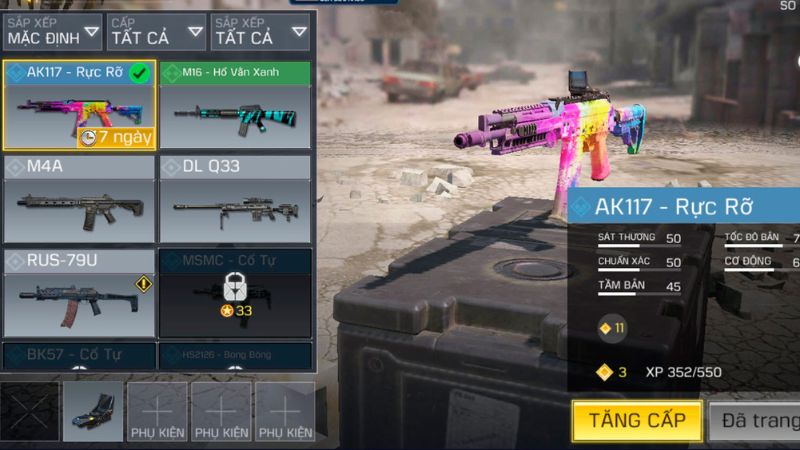Pick the DL Q33 sniper rifle
The height and width of the screenshot is (450, 800).
(235, 200)
